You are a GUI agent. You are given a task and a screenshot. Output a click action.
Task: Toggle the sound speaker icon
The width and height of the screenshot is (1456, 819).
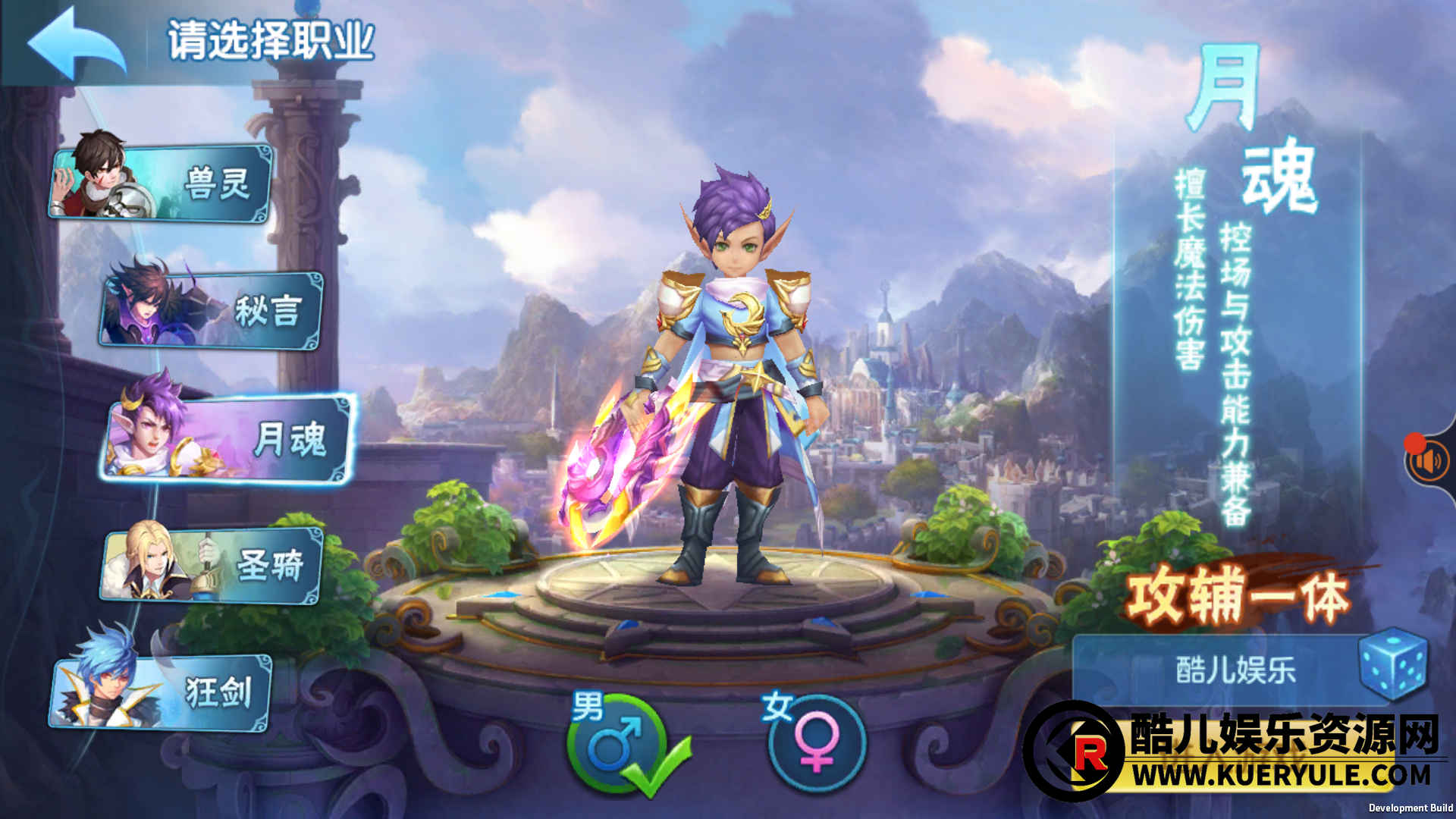point(1429,461)
